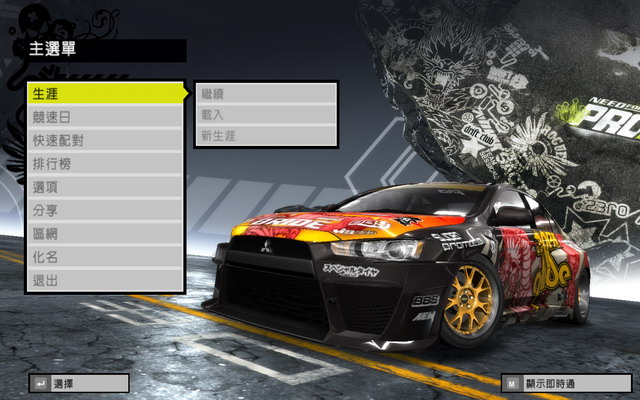Open the 競速日 (Race Day) menu
Viewport: 640px width, 400px height.
click(x=105, y=117)
